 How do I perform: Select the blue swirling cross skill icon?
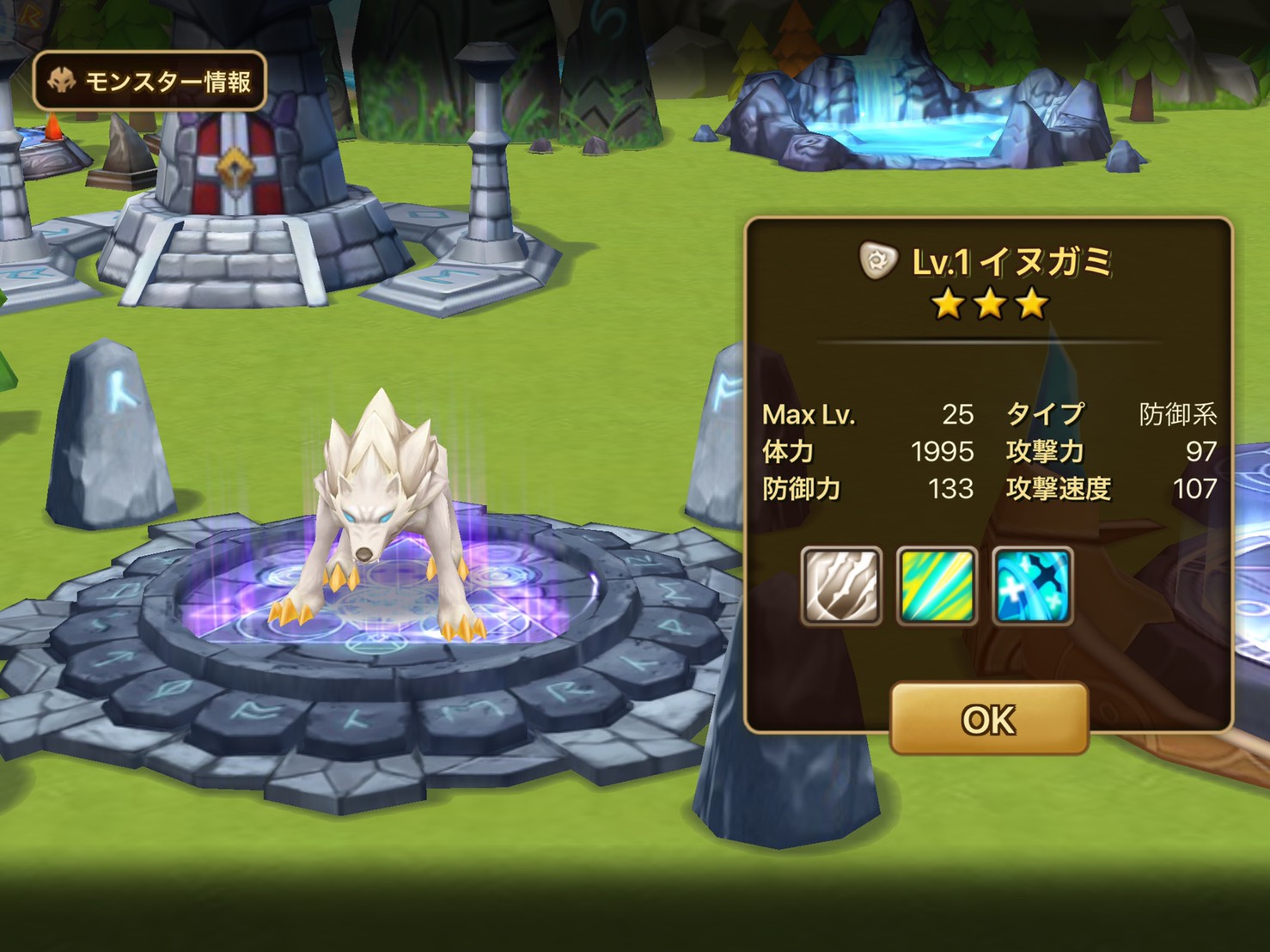point(1032,585)
